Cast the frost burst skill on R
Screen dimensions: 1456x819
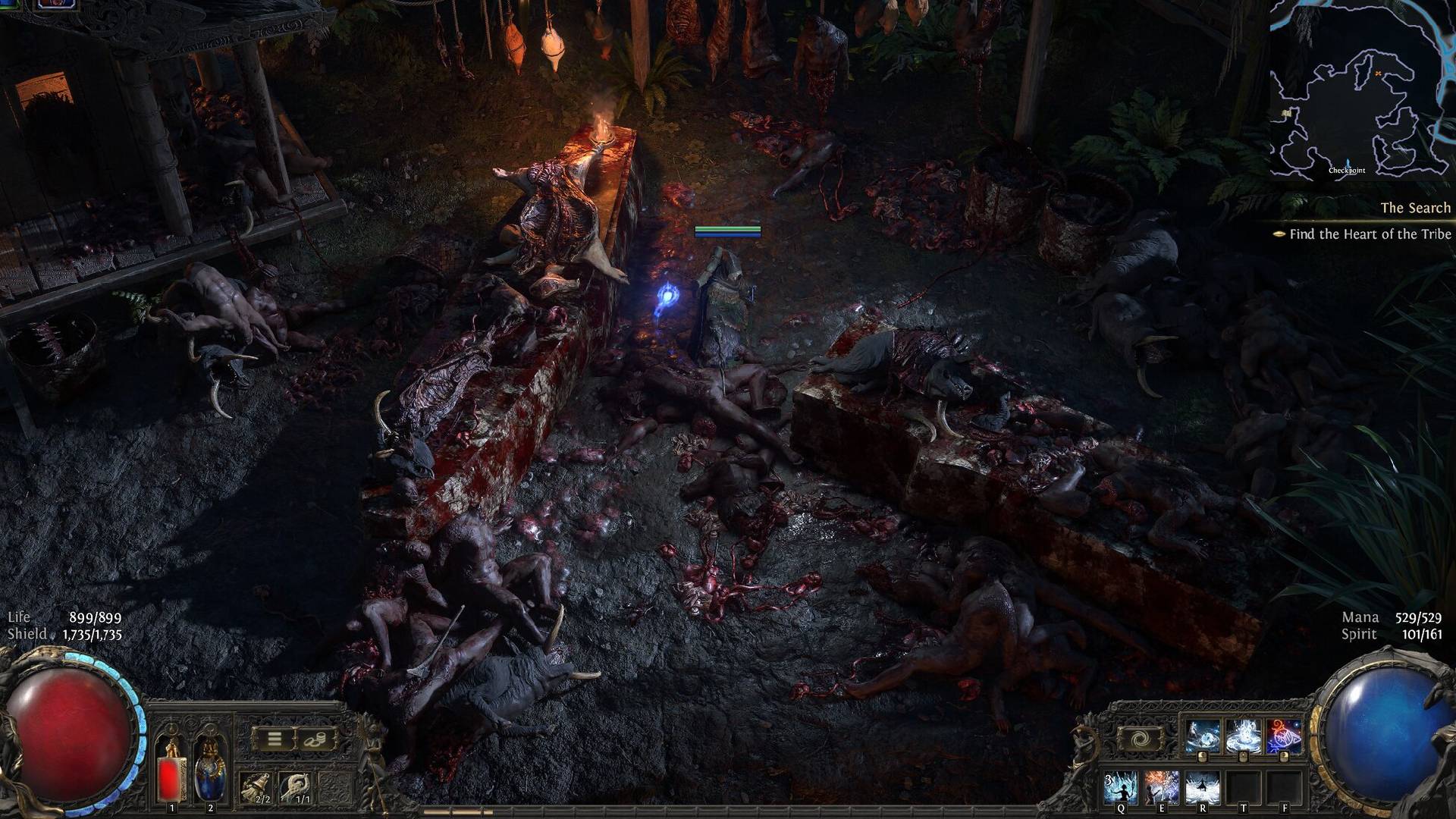coord(1202,788)
